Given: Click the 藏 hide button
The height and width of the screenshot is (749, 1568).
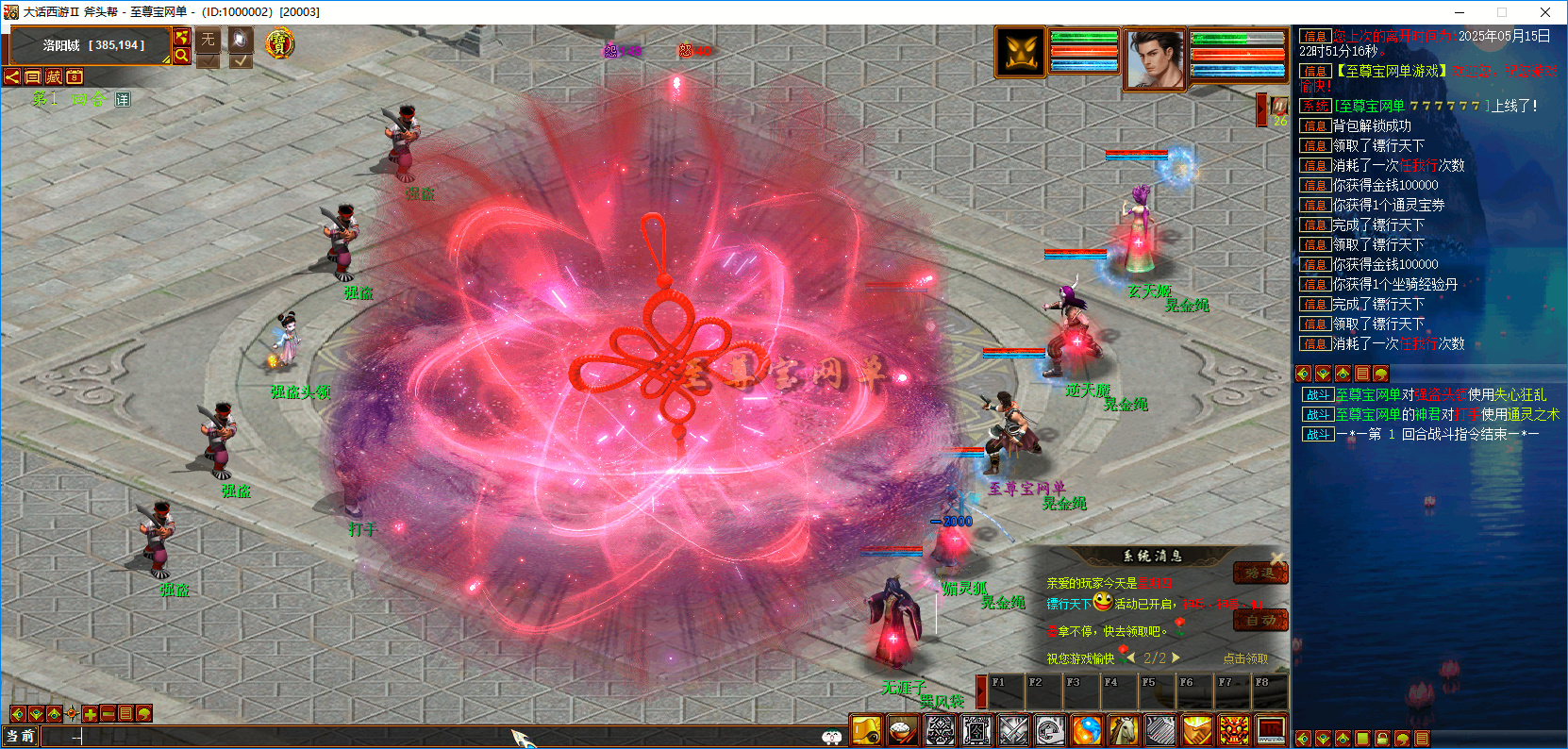Looking at the screenshot, I should 54,76.
